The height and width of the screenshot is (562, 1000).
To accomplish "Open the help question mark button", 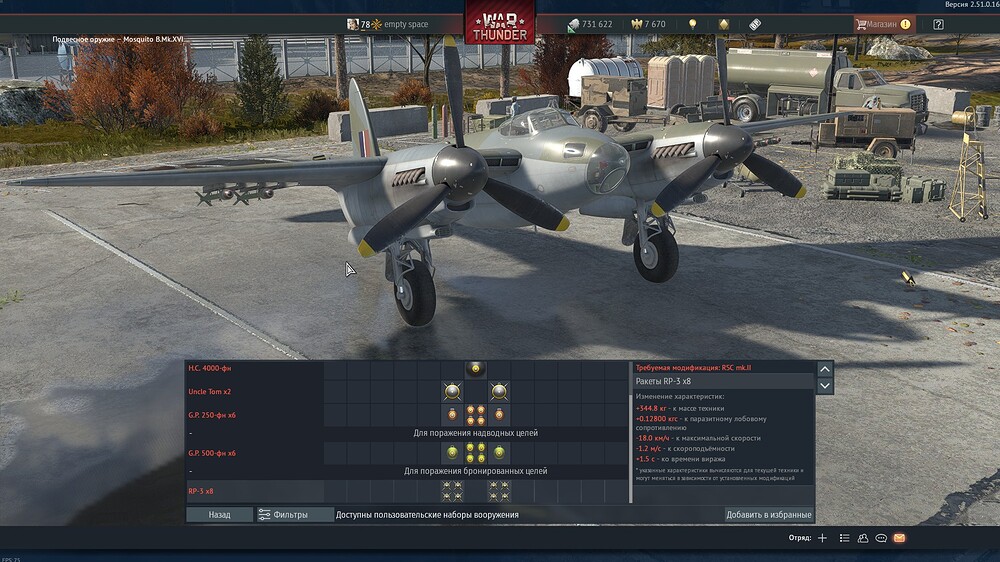I will pyautogui.click(x=938, y=24).
